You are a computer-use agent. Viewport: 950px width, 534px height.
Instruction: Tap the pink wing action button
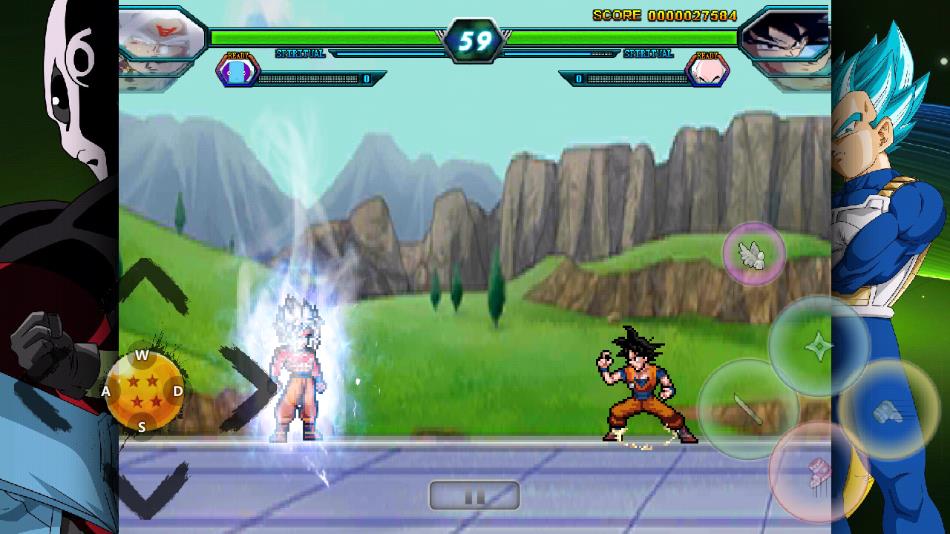[754, 254]
